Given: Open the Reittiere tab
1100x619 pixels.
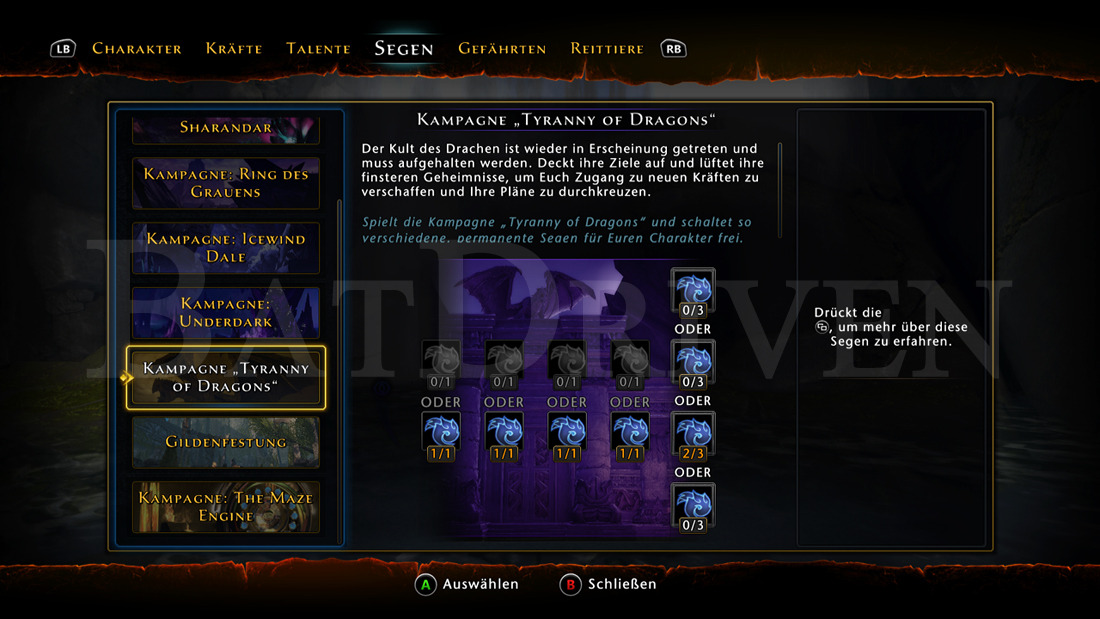Looking at the screenshot, I should tap(607, 48).
